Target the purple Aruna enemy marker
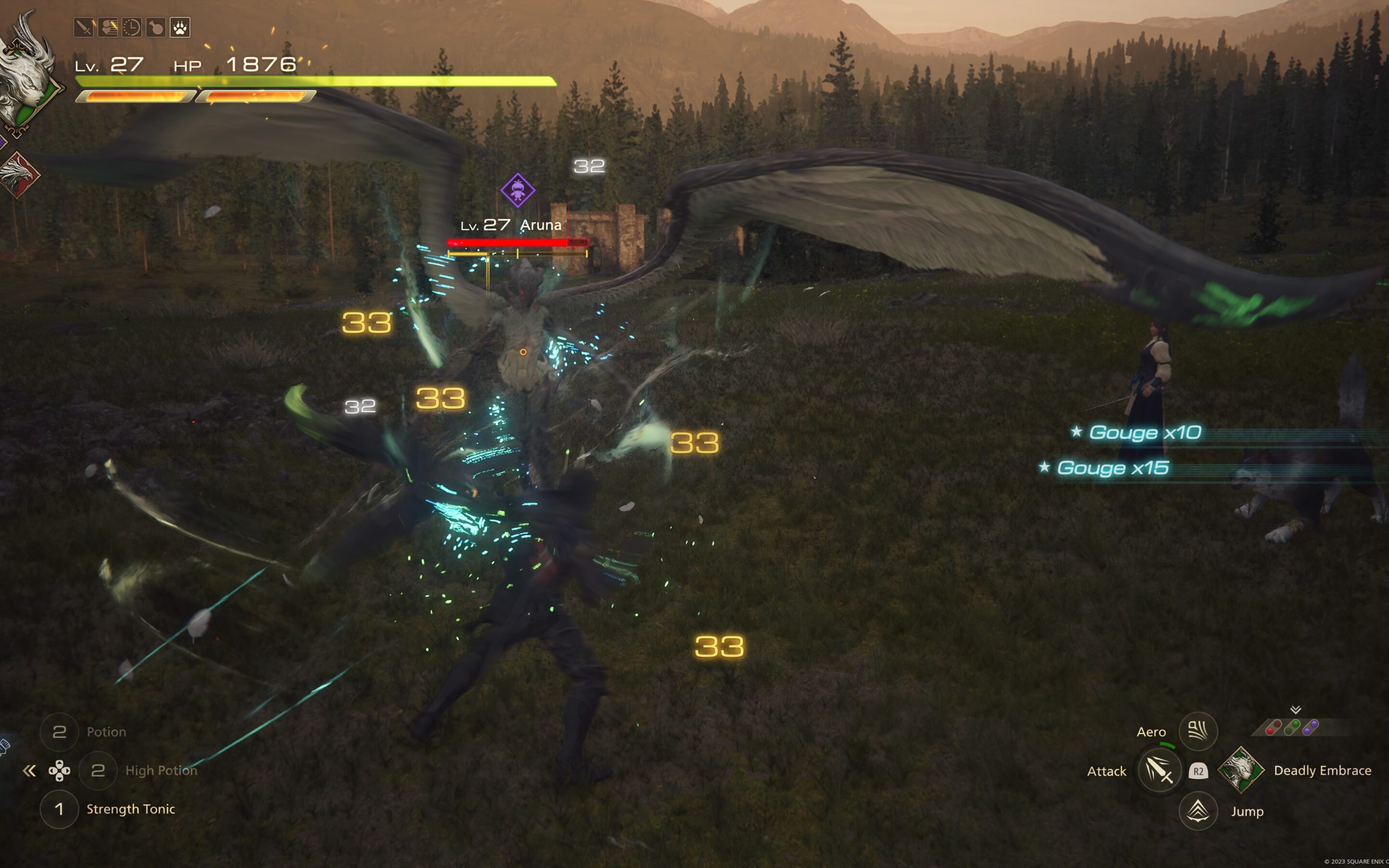The image size is (1389, 868). pos(517,190)
